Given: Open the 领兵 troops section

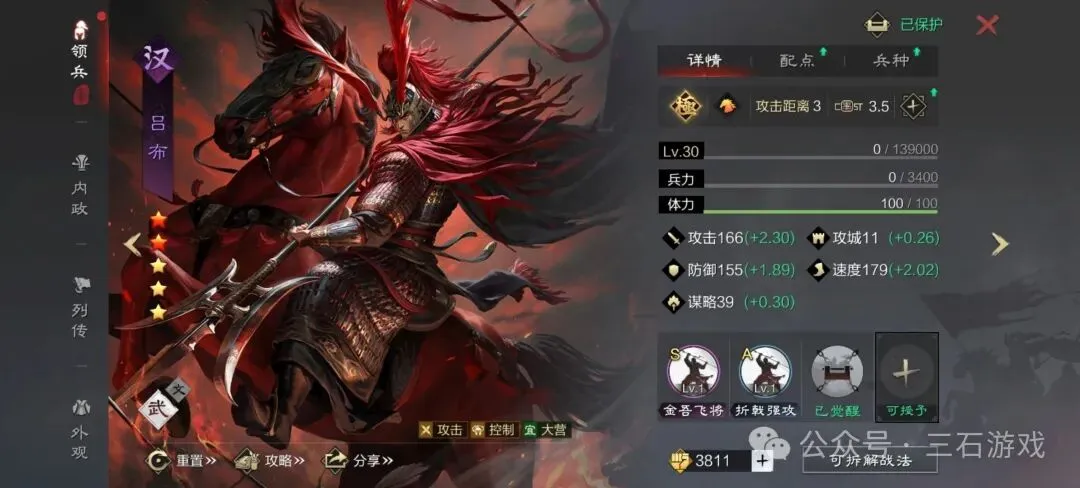Looking at the screenshot, I should (80, 62).
